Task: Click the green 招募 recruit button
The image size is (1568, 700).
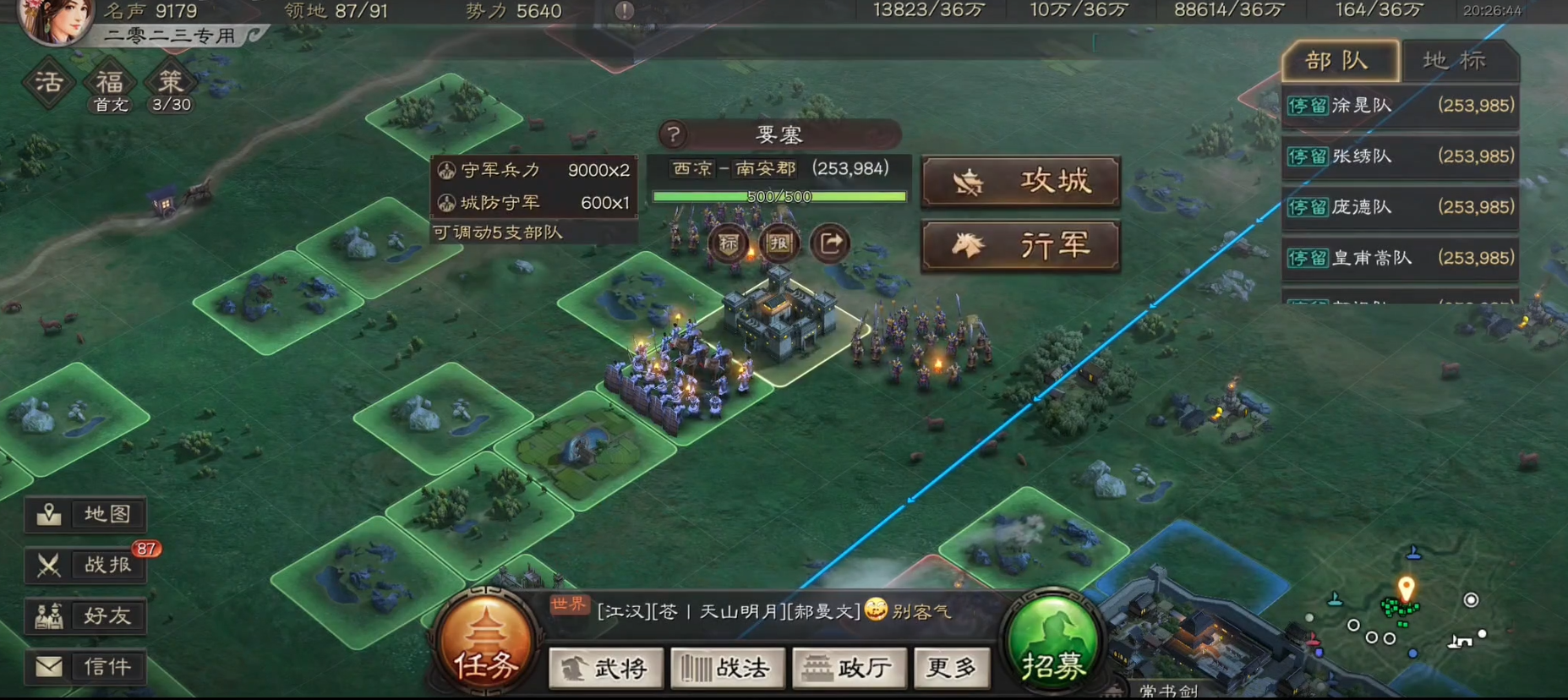Action: tap(1053, 647)
